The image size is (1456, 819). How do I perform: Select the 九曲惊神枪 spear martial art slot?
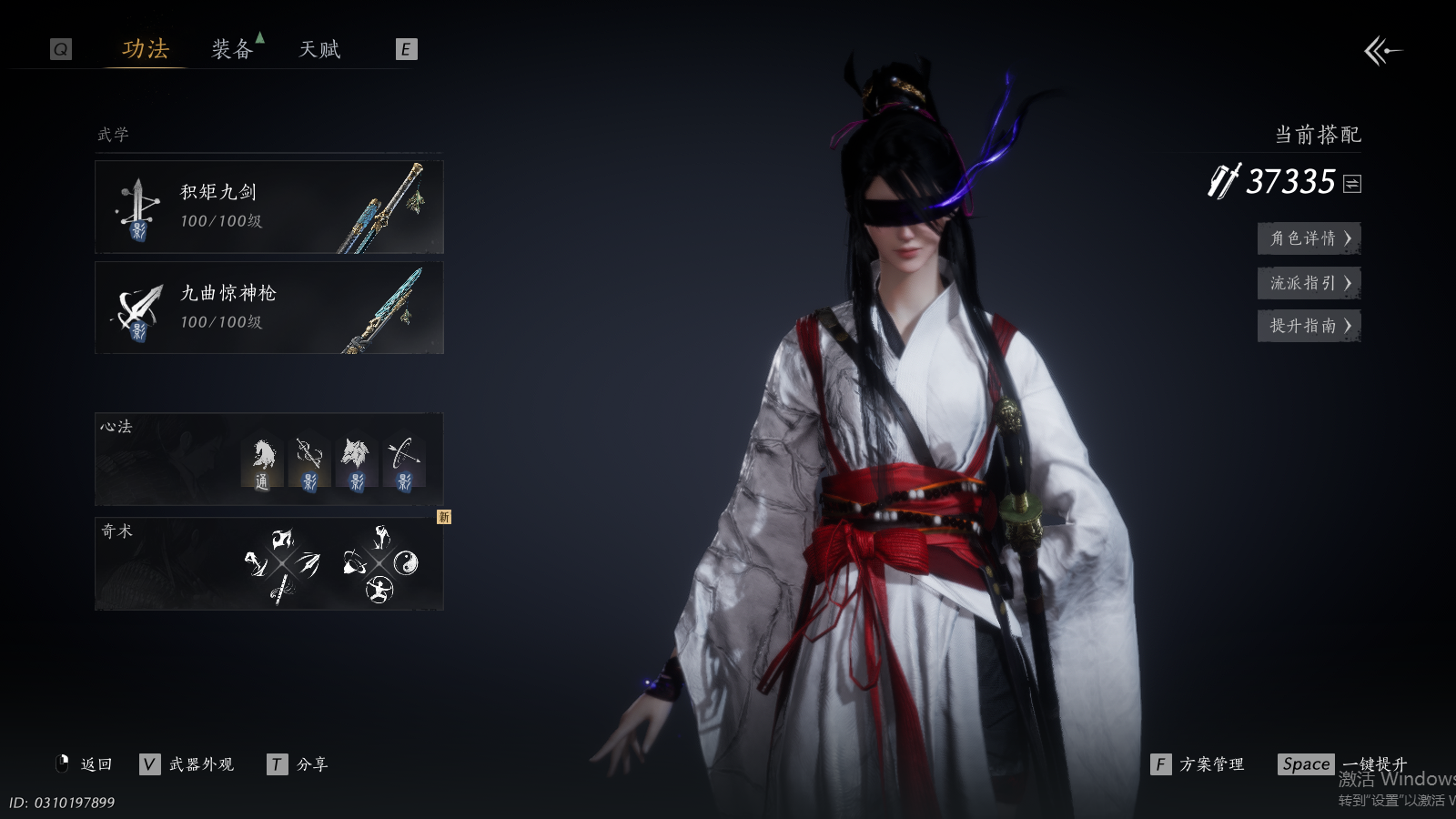point(269,308)
